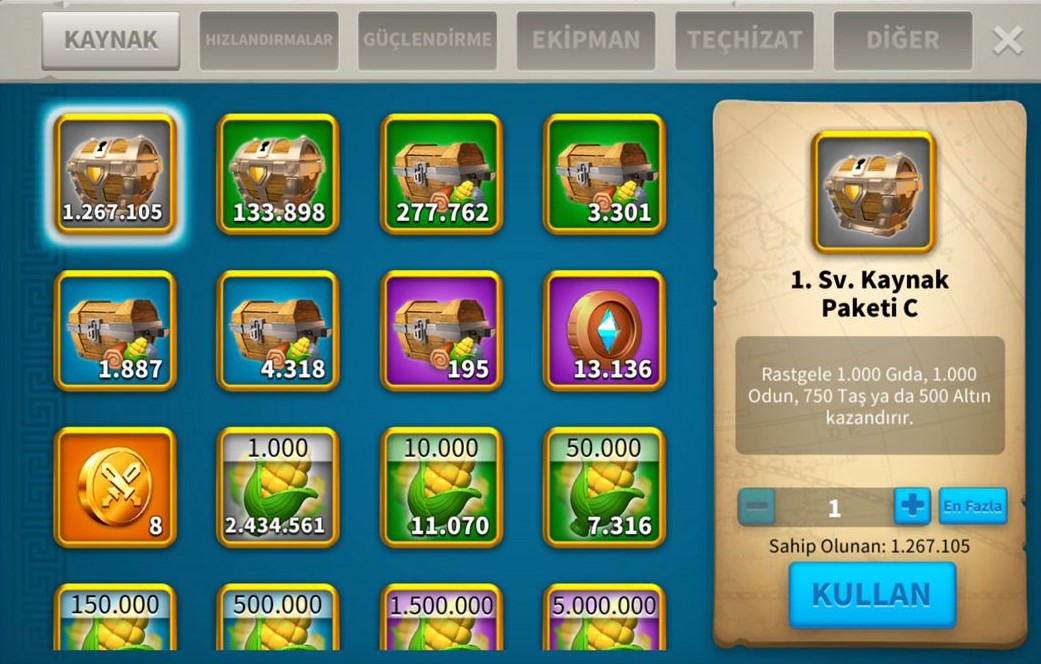Increase quantity with the plus button
This screenshot has height=664, width=1041.
(x=911, y=507)
